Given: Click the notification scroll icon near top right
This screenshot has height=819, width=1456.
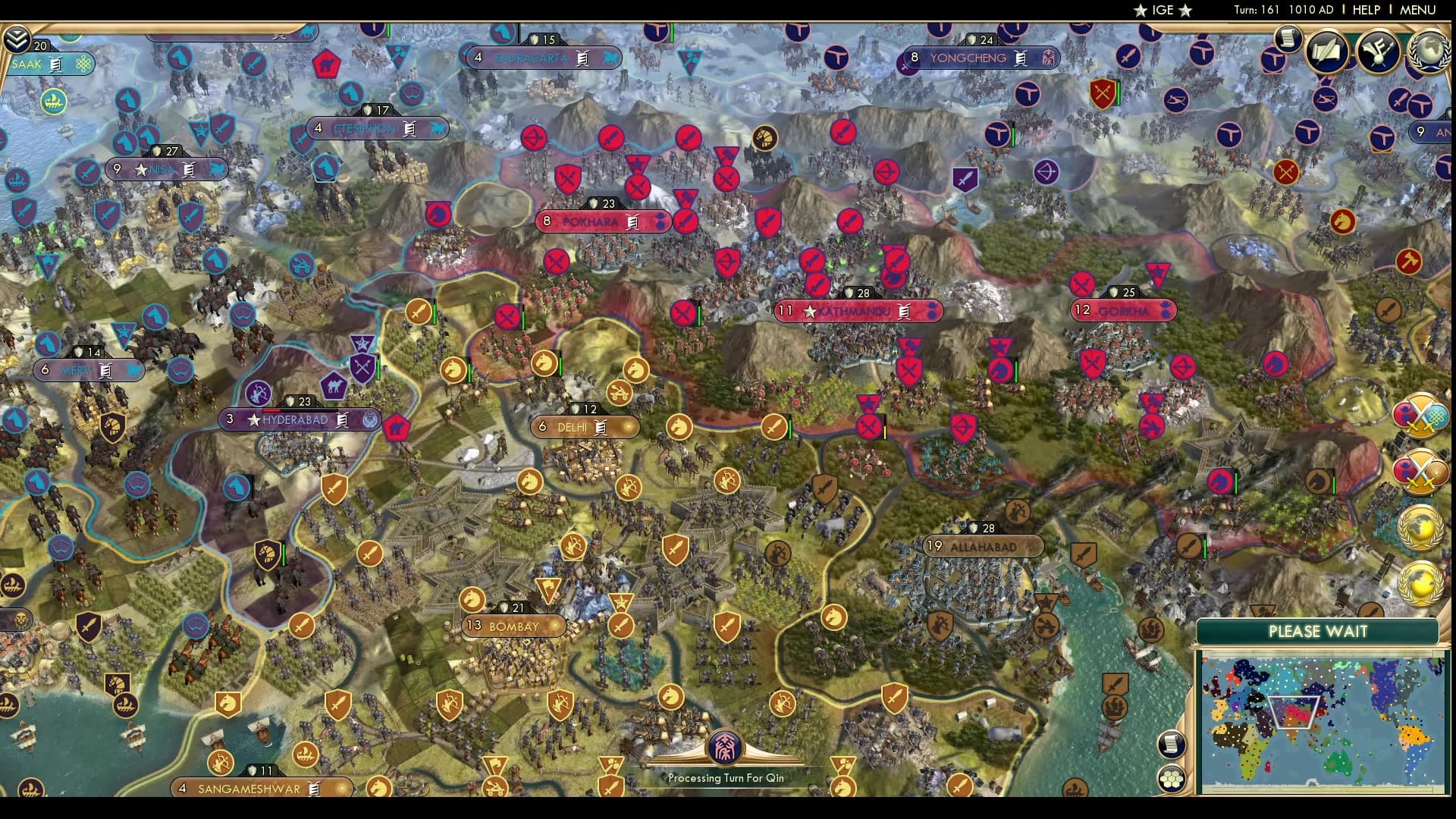Looking at the screenshot, I should click(x=1288, y=39).
